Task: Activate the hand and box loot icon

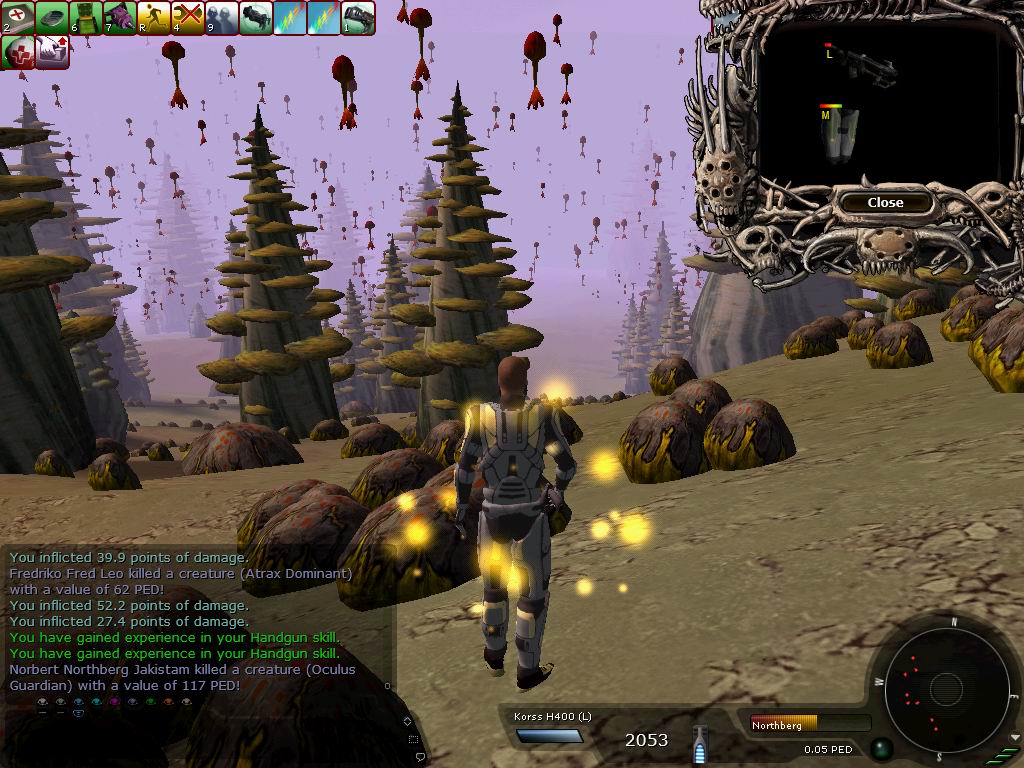Action: coord(52,52)
